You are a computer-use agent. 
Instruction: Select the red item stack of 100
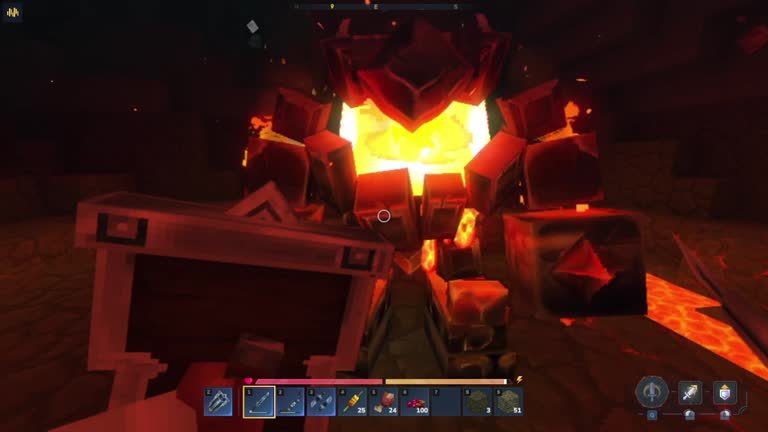coord(413,402)
